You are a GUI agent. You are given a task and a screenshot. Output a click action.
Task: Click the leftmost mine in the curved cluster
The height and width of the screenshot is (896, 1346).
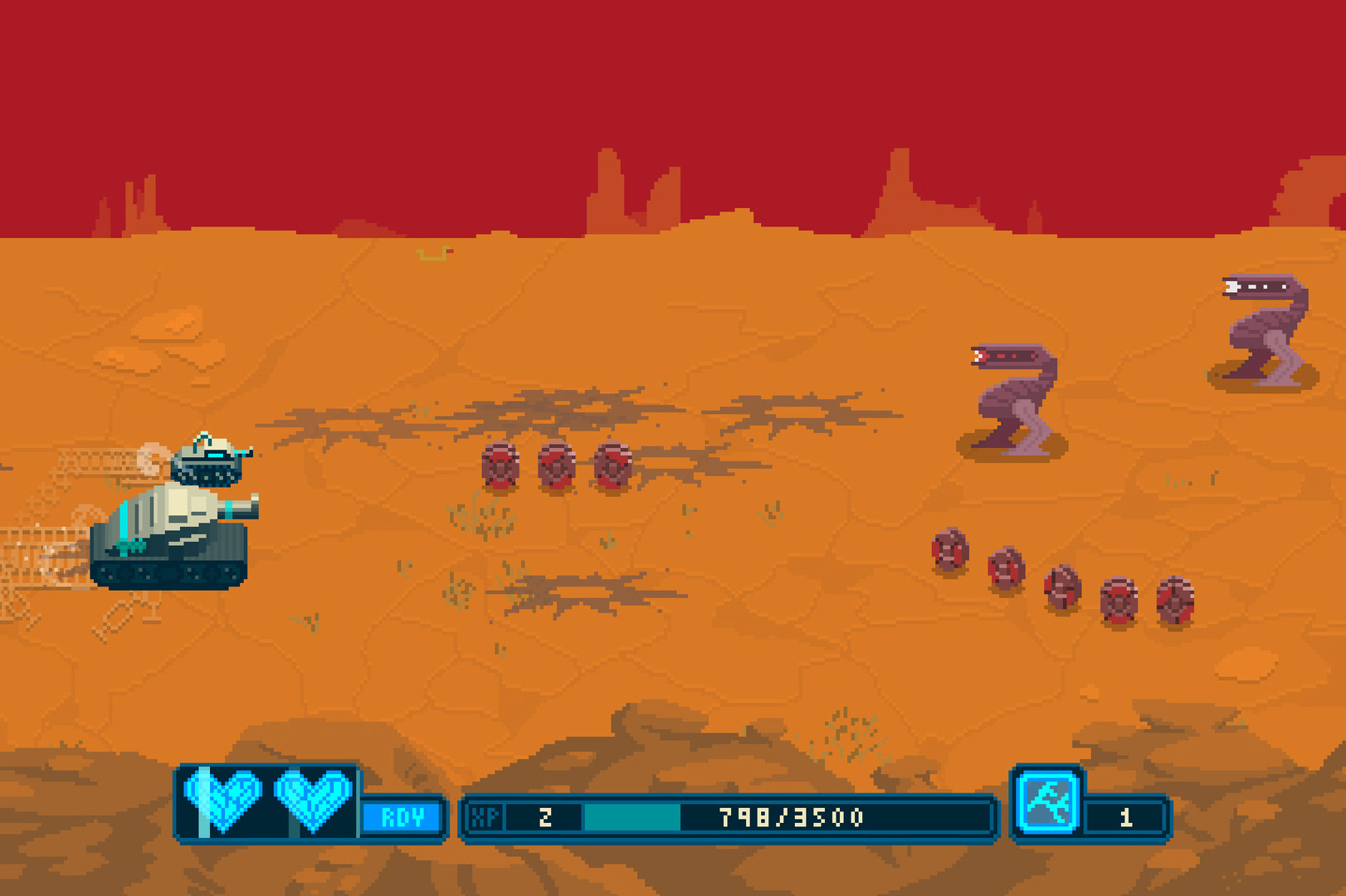949,548
